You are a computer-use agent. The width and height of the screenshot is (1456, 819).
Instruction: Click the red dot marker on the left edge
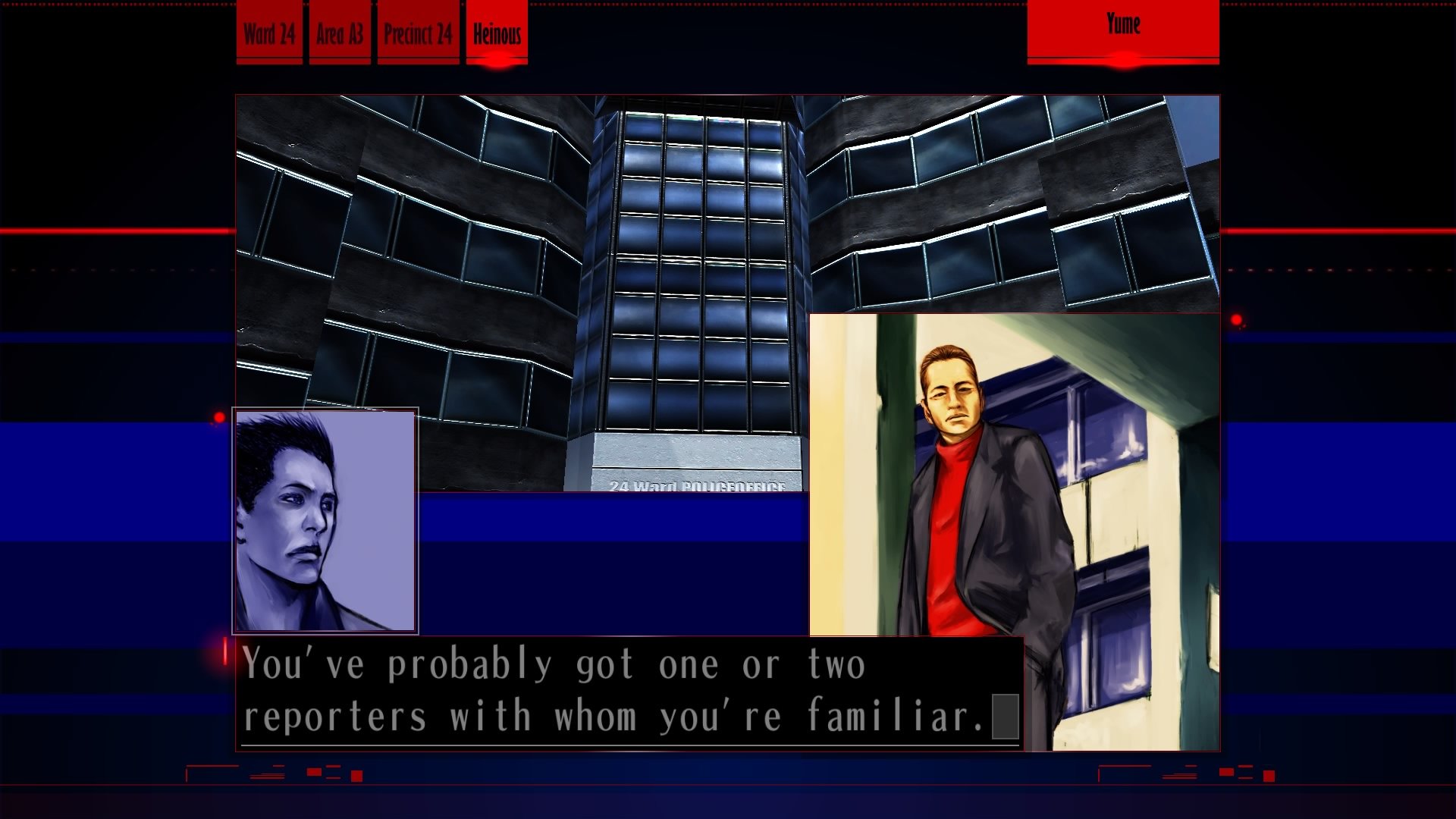220,418
